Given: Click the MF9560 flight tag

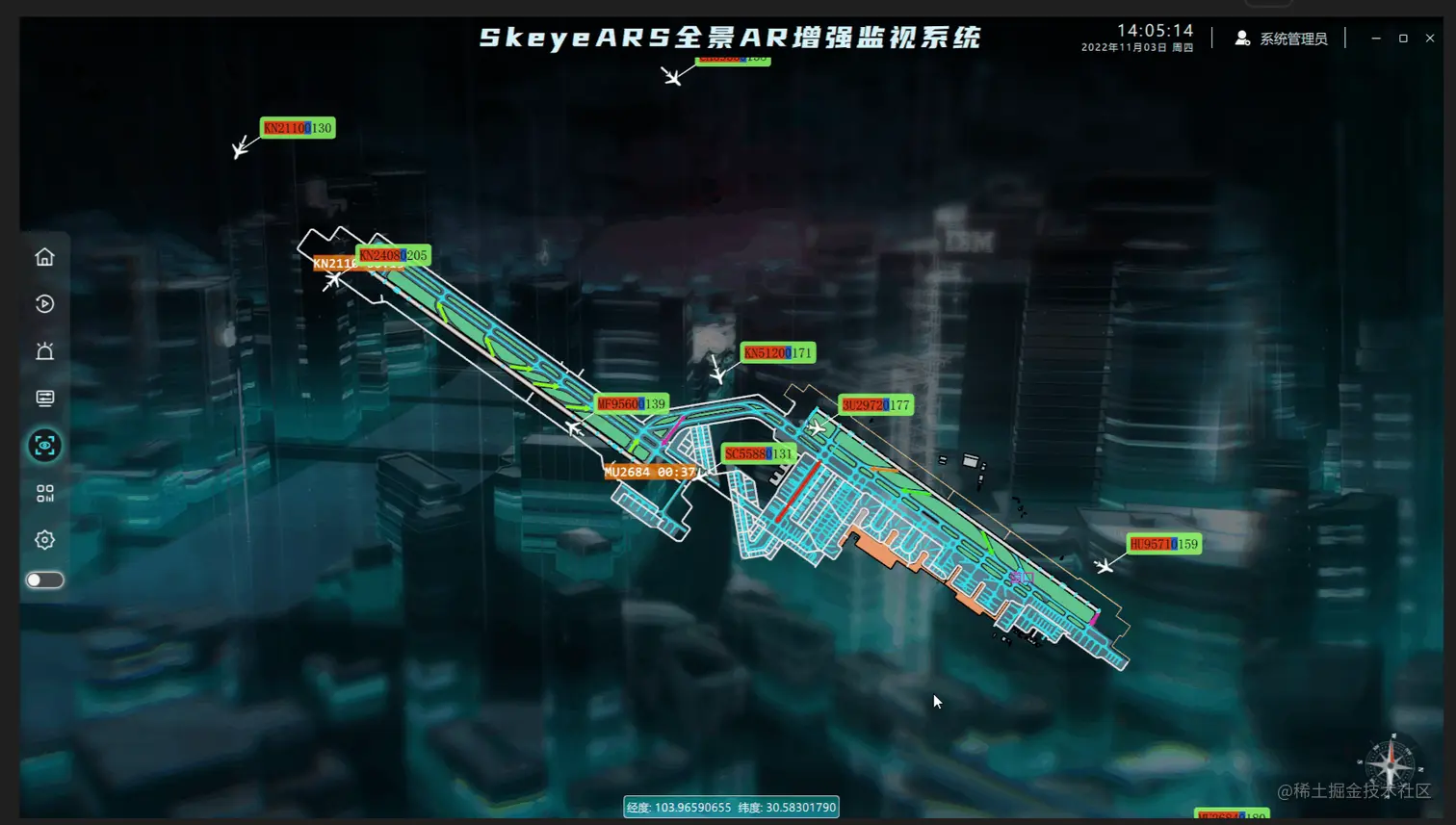Looking at the screenshot, I should pyautogui.click(x=631, y=404).
